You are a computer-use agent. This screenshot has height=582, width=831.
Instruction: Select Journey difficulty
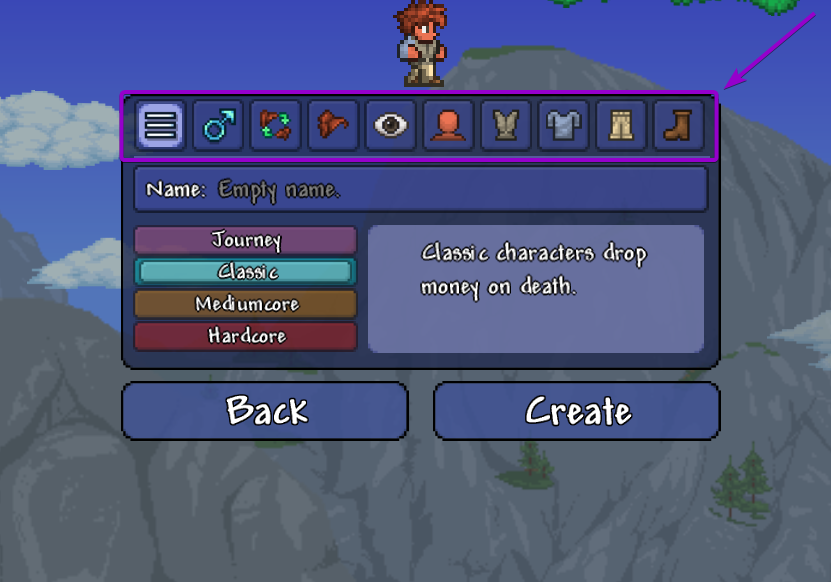[x=246, y=240]
